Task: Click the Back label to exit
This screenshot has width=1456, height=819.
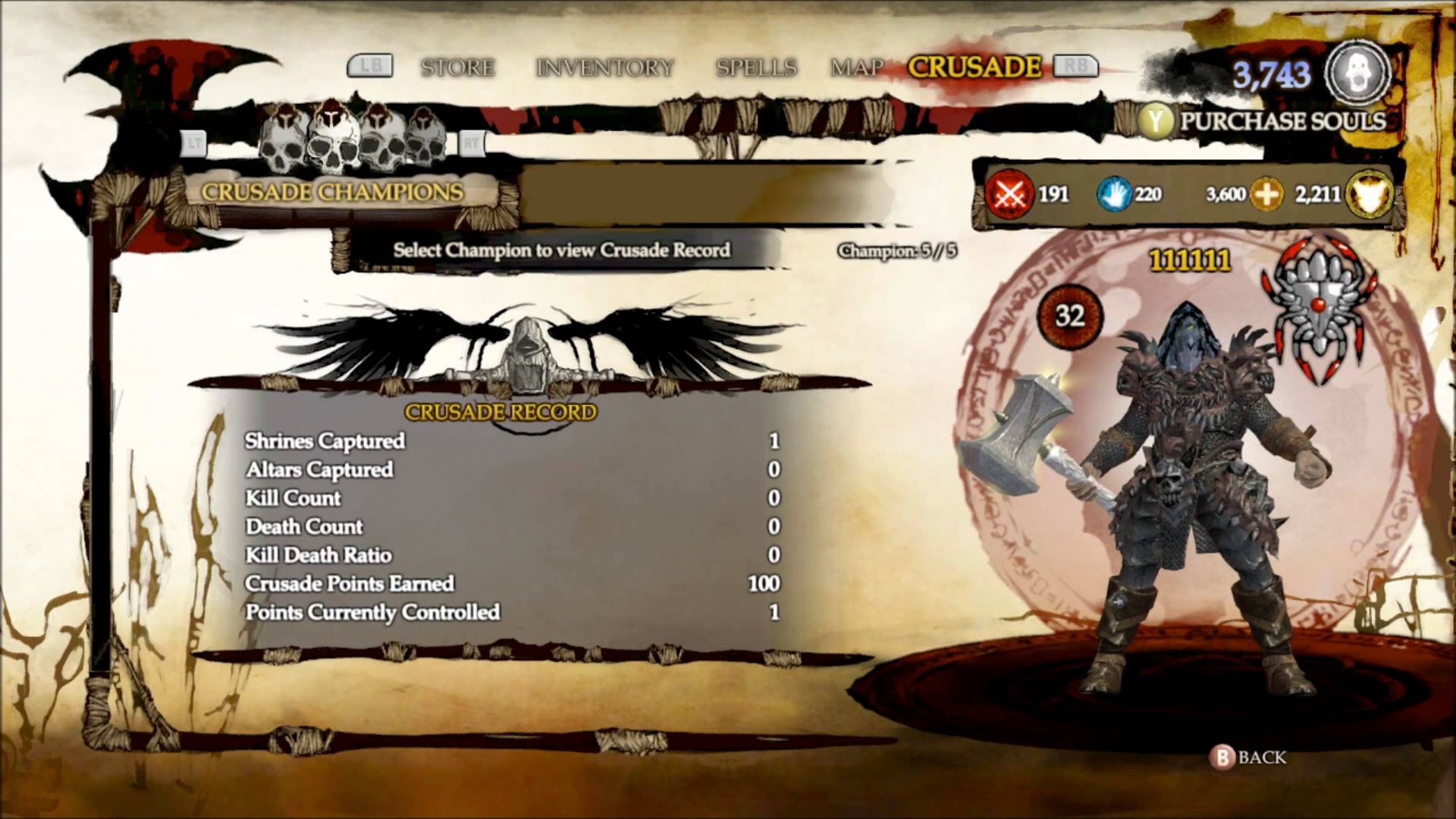Action: (x=1261, y=757)
